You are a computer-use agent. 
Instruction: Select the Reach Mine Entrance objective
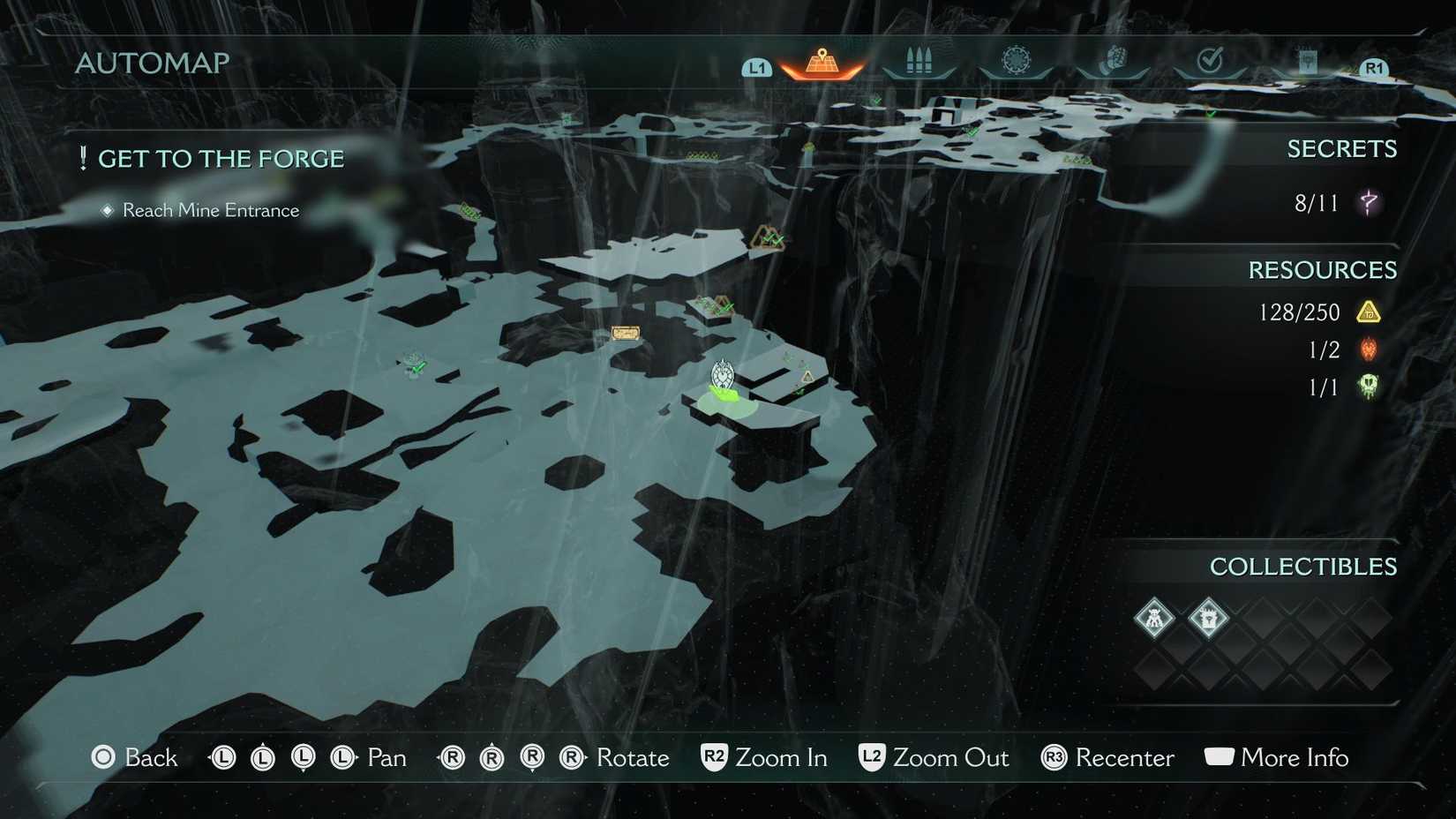coord(210,210)
